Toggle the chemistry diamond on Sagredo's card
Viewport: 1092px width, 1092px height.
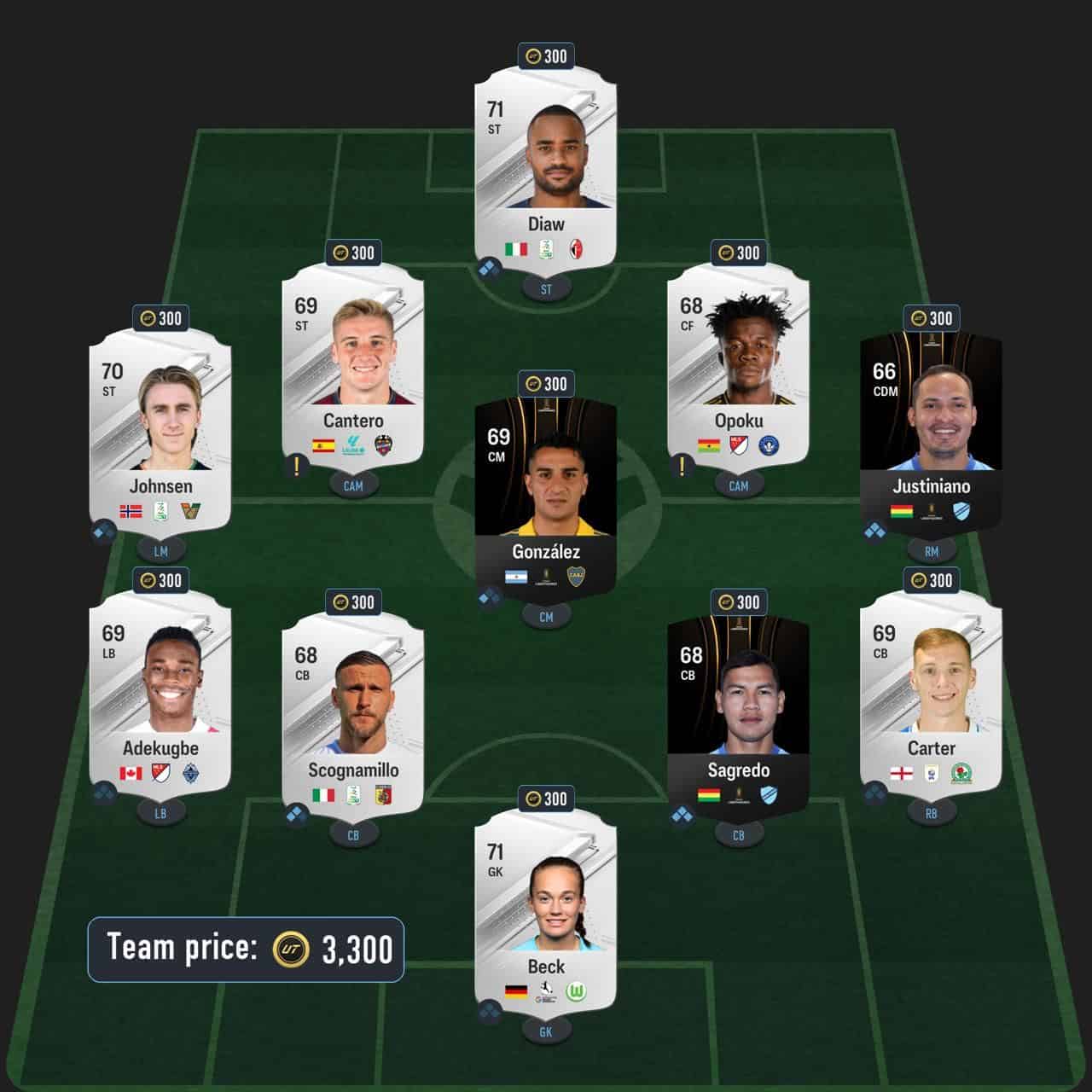click(x=682, y=815)
